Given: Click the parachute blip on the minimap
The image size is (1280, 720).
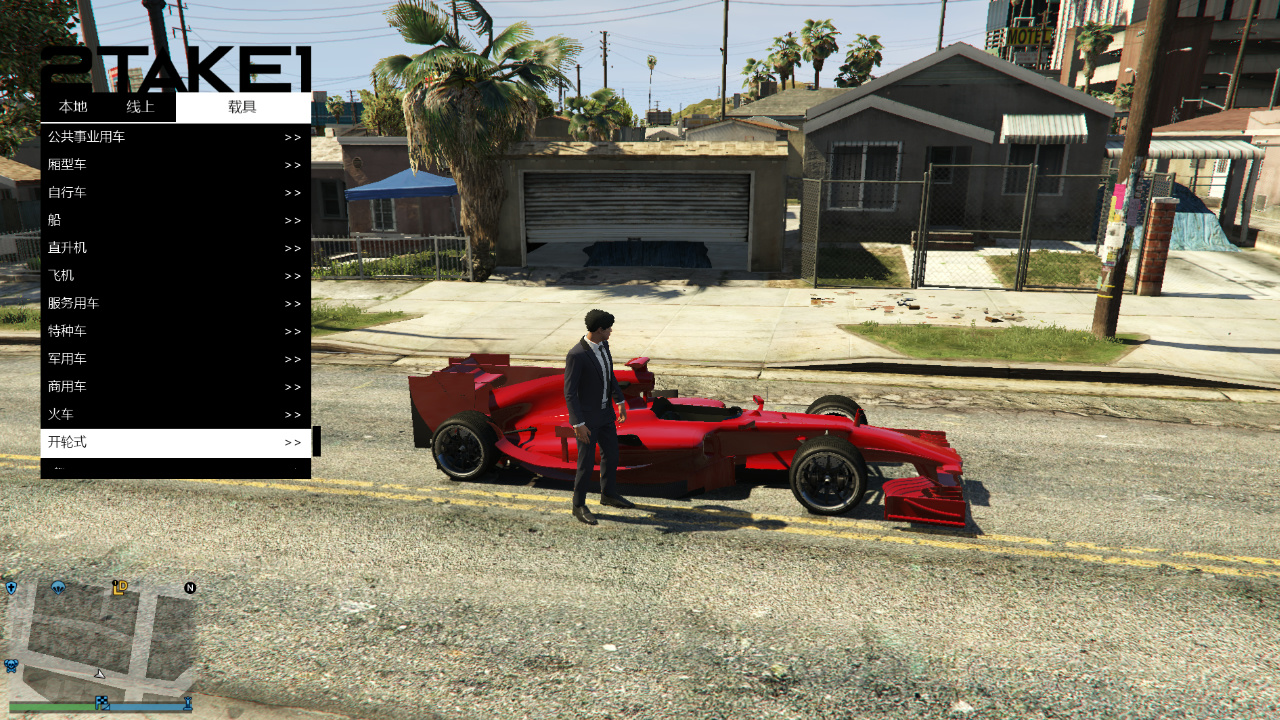Looking at the screenshot, I should pos(57,588).
